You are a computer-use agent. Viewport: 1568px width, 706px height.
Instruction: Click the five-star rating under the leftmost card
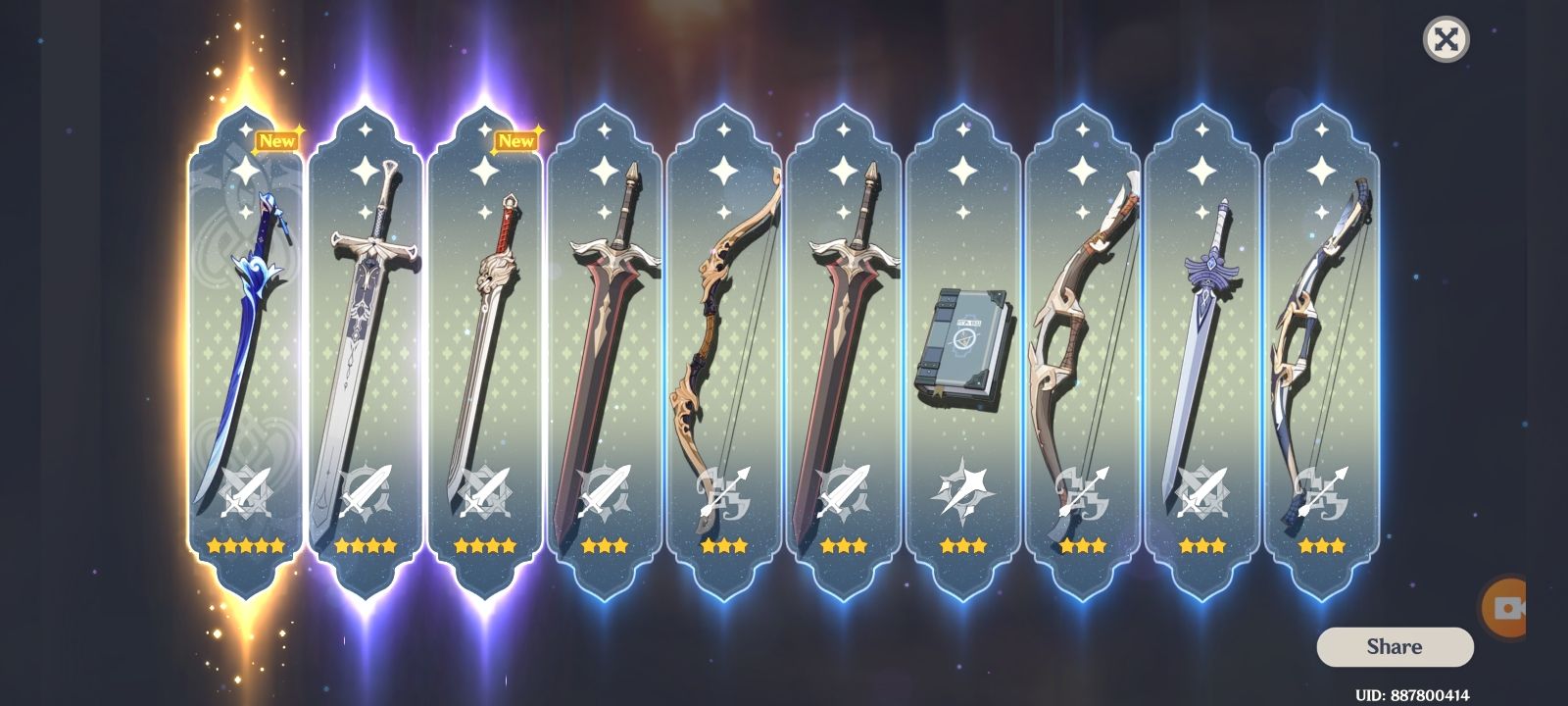point(245,546)
